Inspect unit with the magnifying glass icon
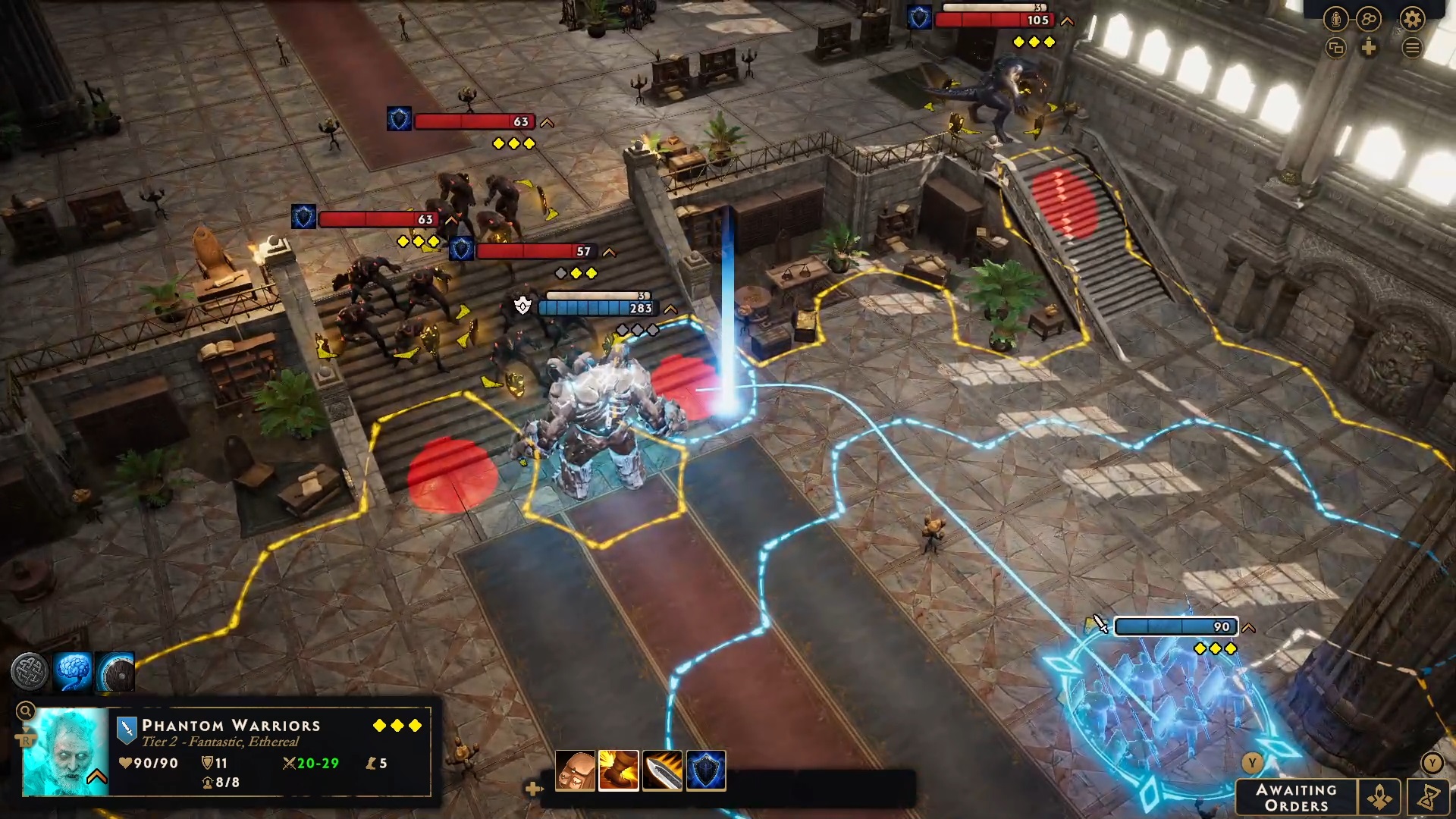This screenshot has width=1456, height=819. click(25, 711)
